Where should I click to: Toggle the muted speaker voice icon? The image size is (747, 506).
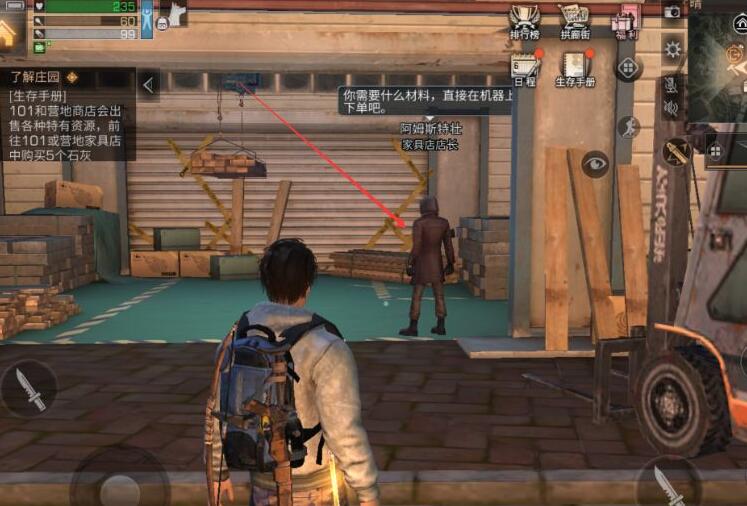[671, 108]
